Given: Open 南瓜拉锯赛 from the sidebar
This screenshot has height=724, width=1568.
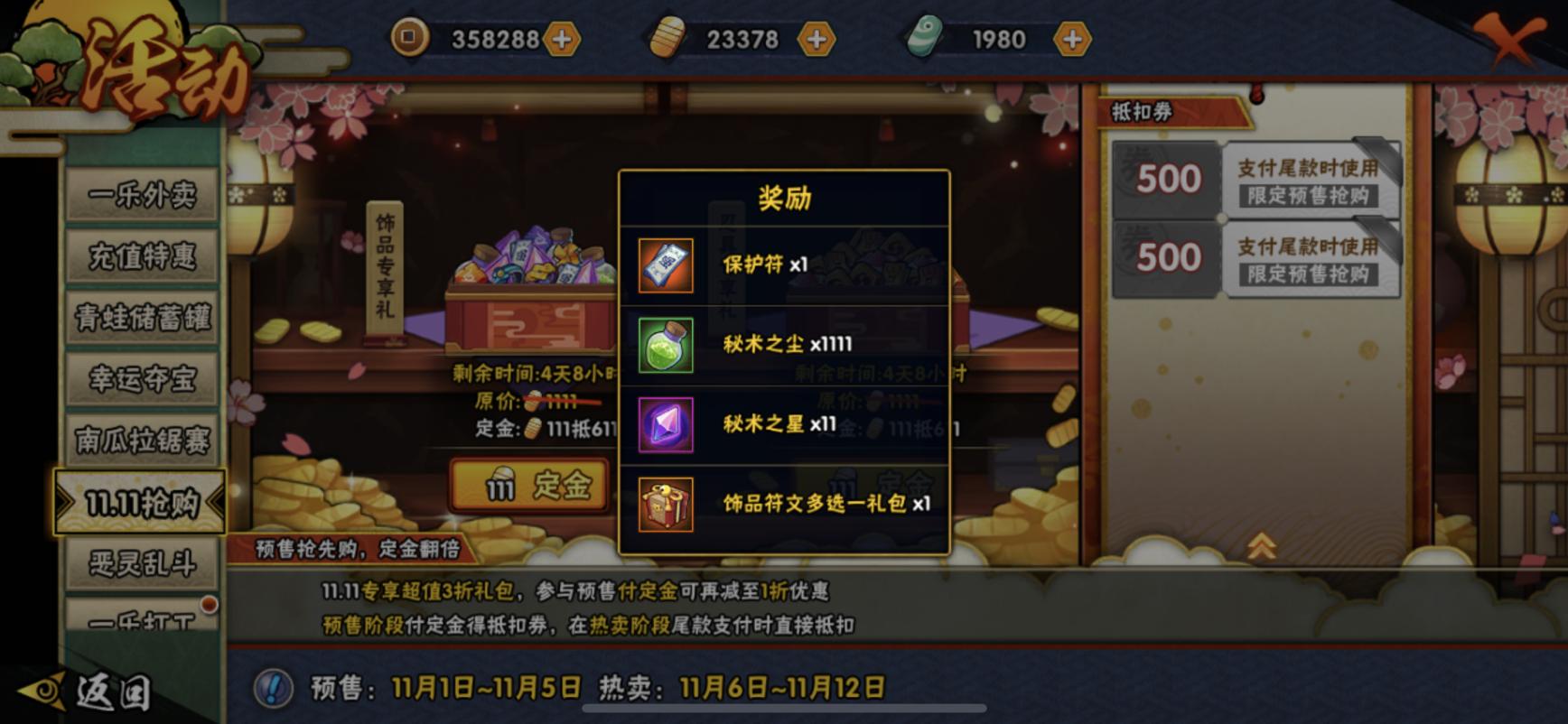Looking at the screenshot, I should 143,442.
